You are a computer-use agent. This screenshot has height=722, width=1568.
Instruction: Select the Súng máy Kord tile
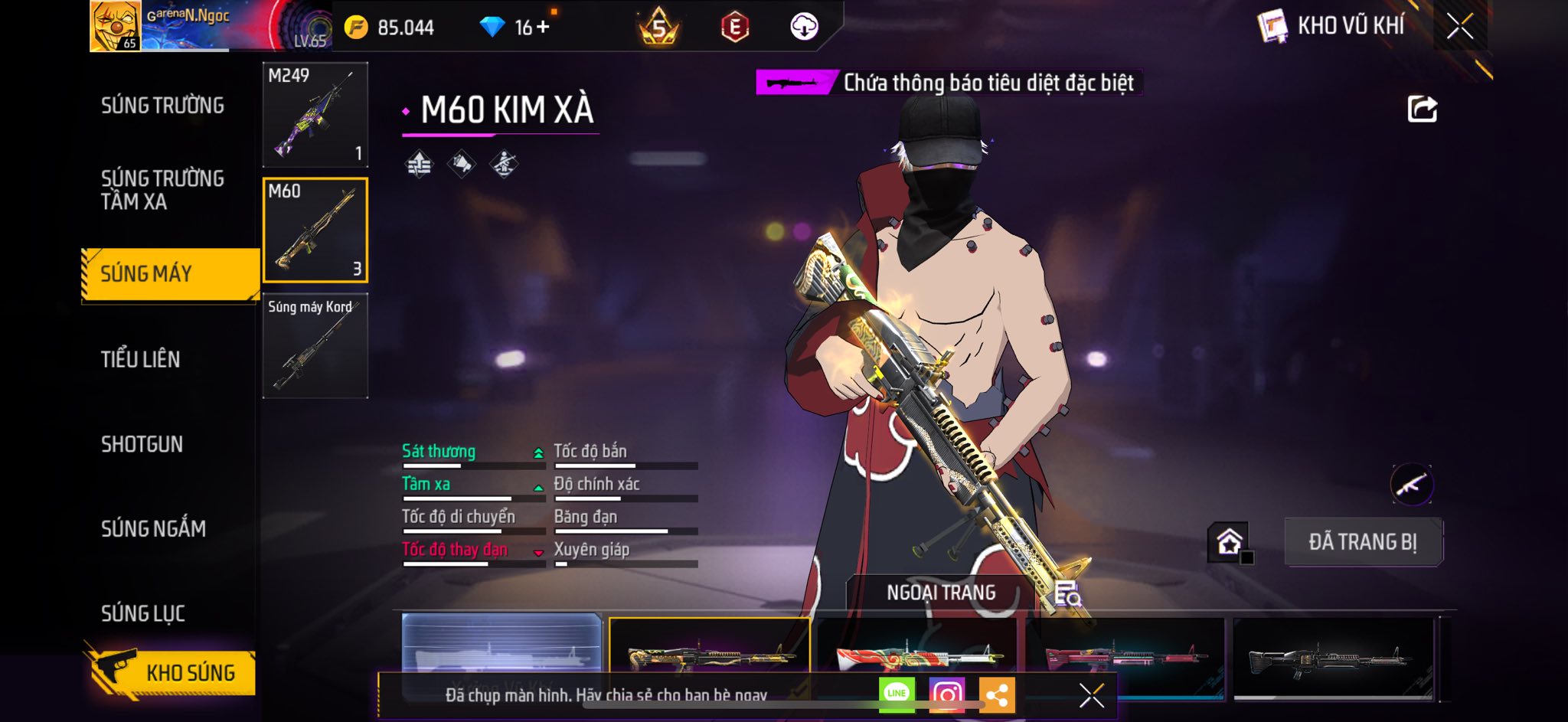click(315, 346)
